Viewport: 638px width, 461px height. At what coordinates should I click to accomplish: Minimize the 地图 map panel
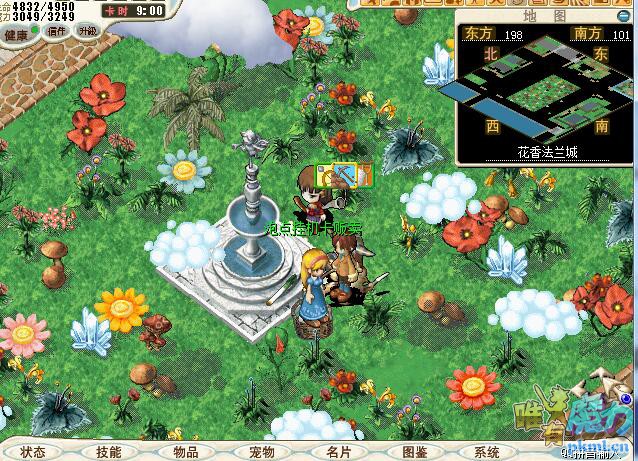tap(623, 16)
